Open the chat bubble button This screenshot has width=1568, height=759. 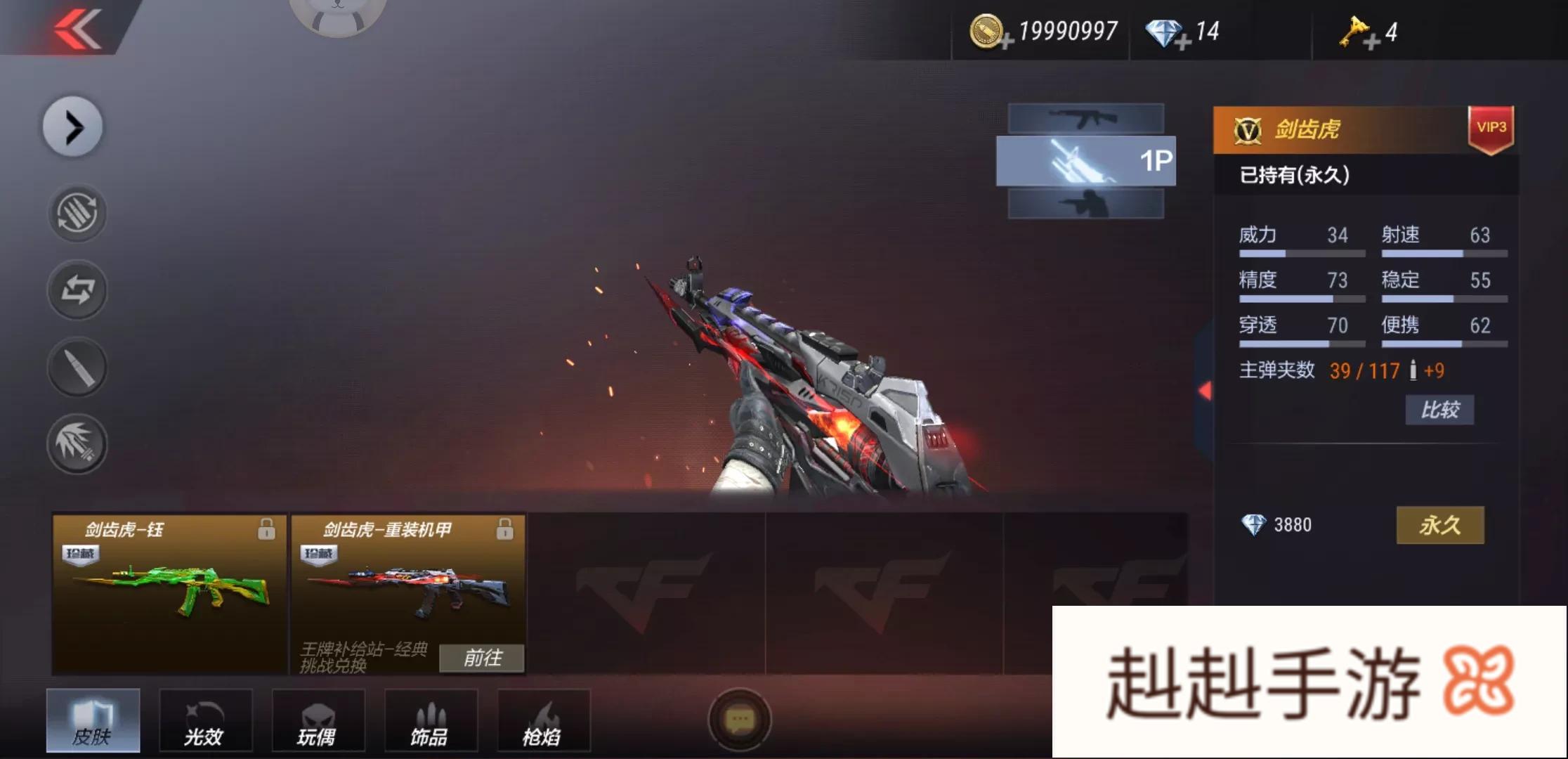coord(739,720)
